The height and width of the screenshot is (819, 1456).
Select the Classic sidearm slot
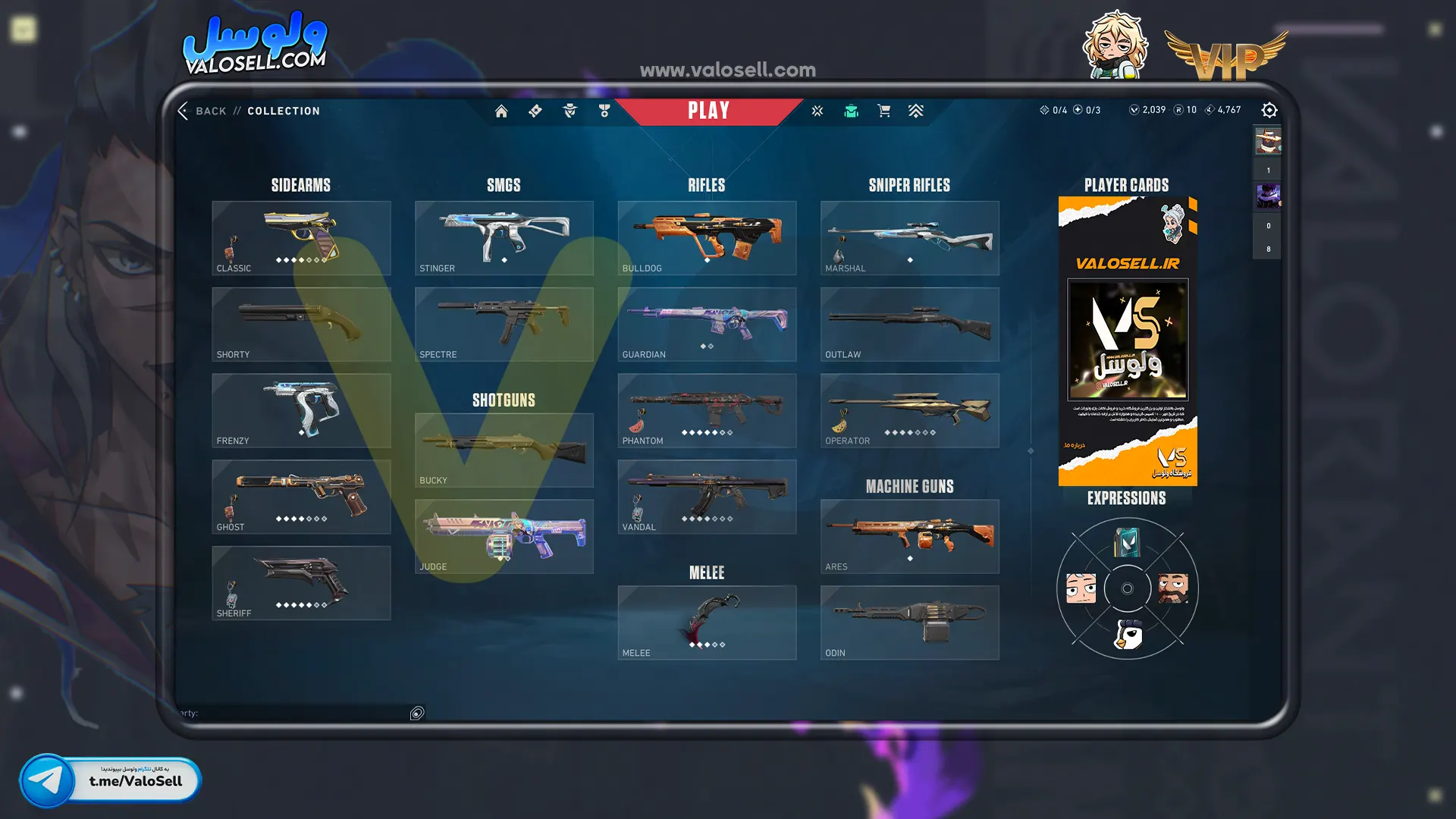301,237
